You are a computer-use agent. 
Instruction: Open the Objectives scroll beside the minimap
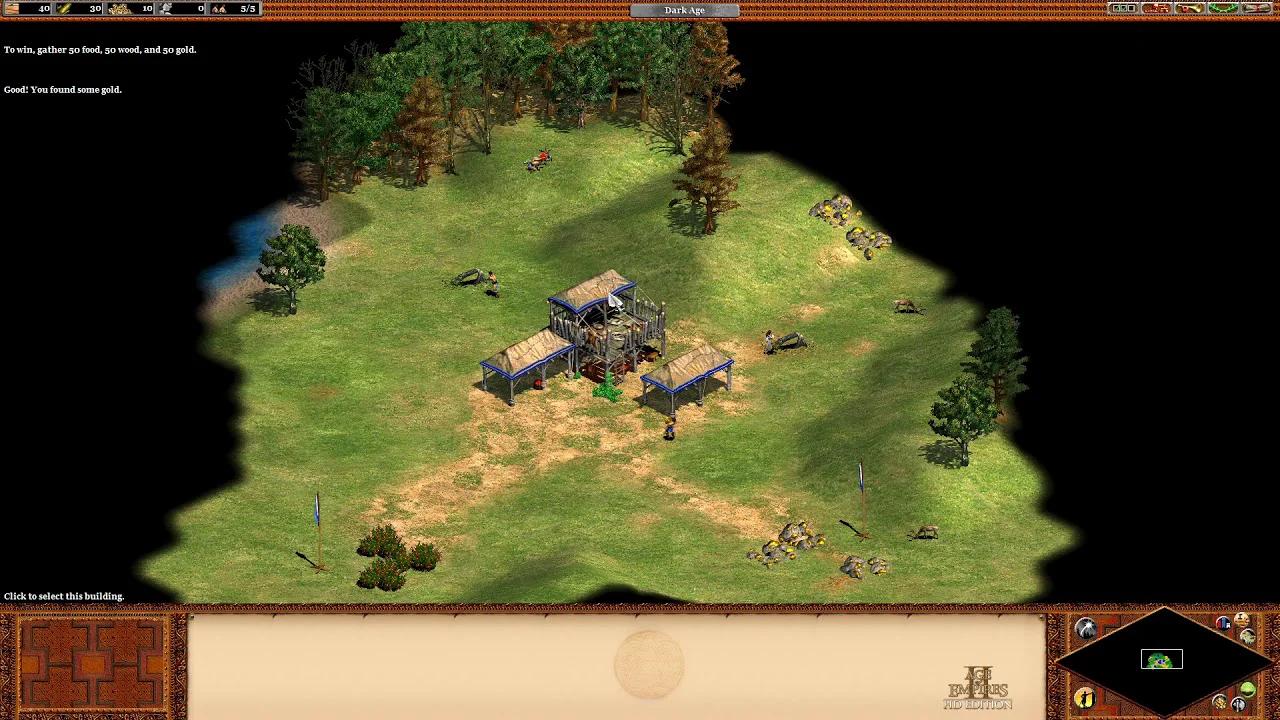click(1241, 617)
